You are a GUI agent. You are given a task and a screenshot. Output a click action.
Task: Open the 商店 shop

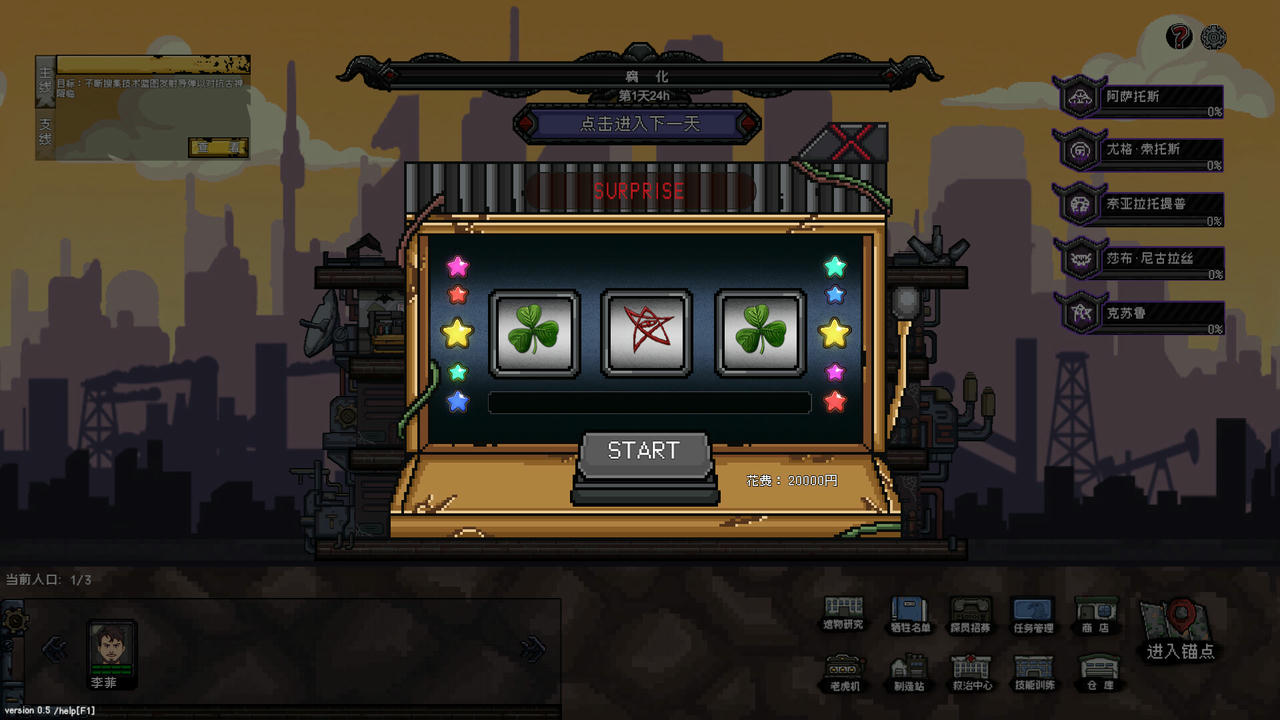(x=1096, y=613)
